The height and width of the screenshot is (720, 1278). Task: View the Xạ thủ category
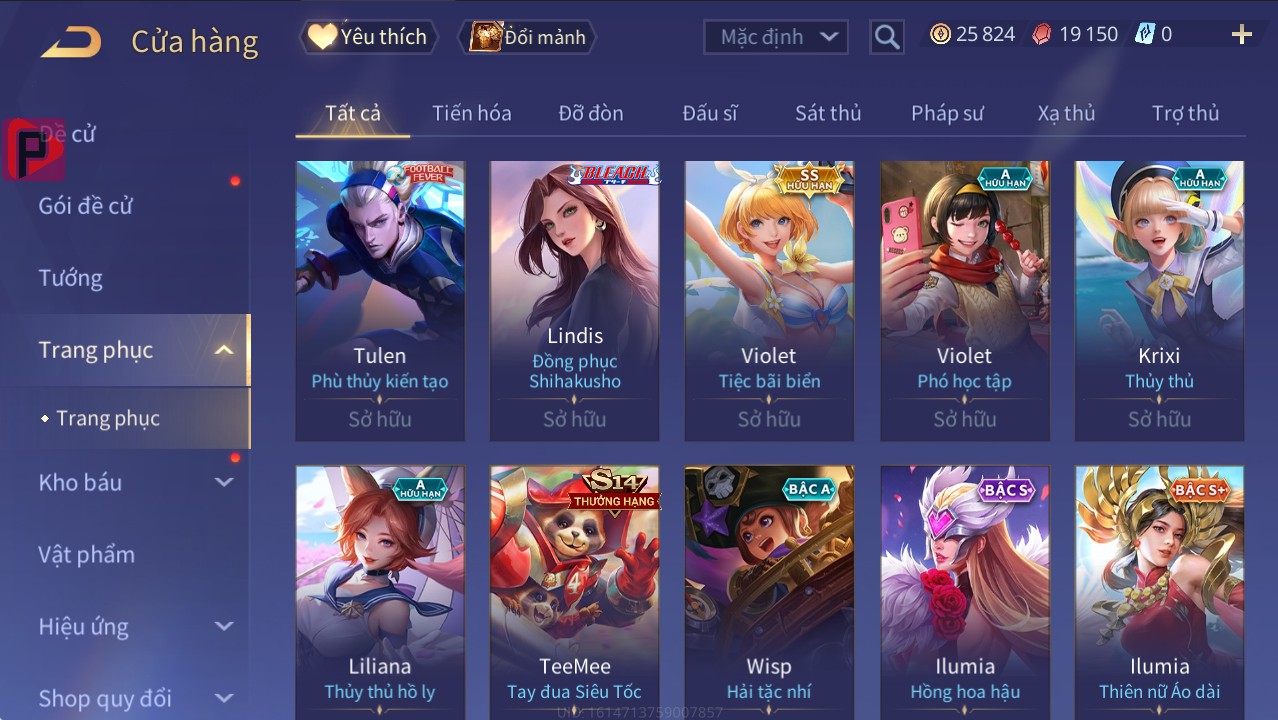pyautogui.click(x=1066, y=113)
